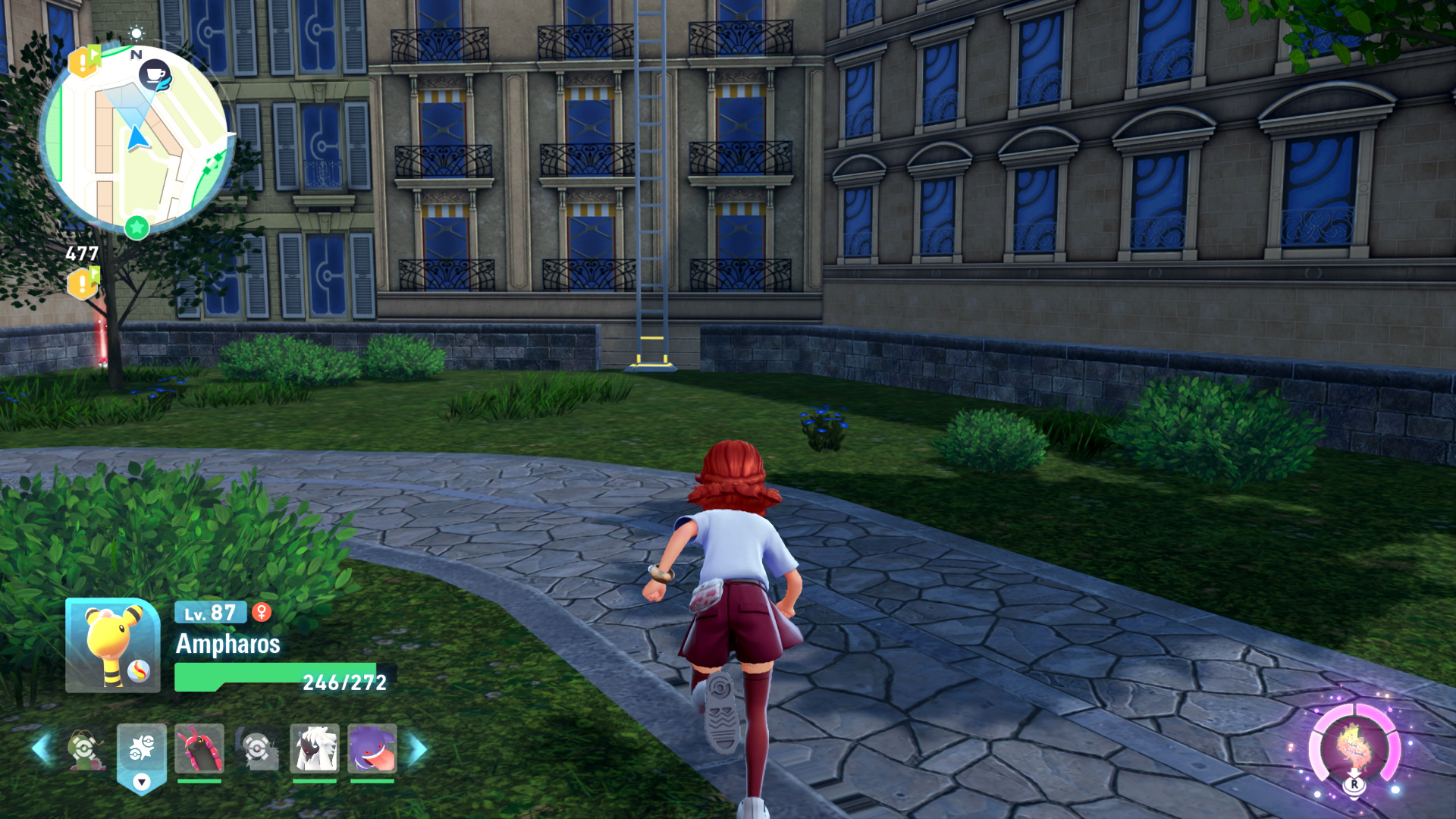Select the quest marker beneath the 477 distance
1456x819 pixels.
[x=83, y=284]
